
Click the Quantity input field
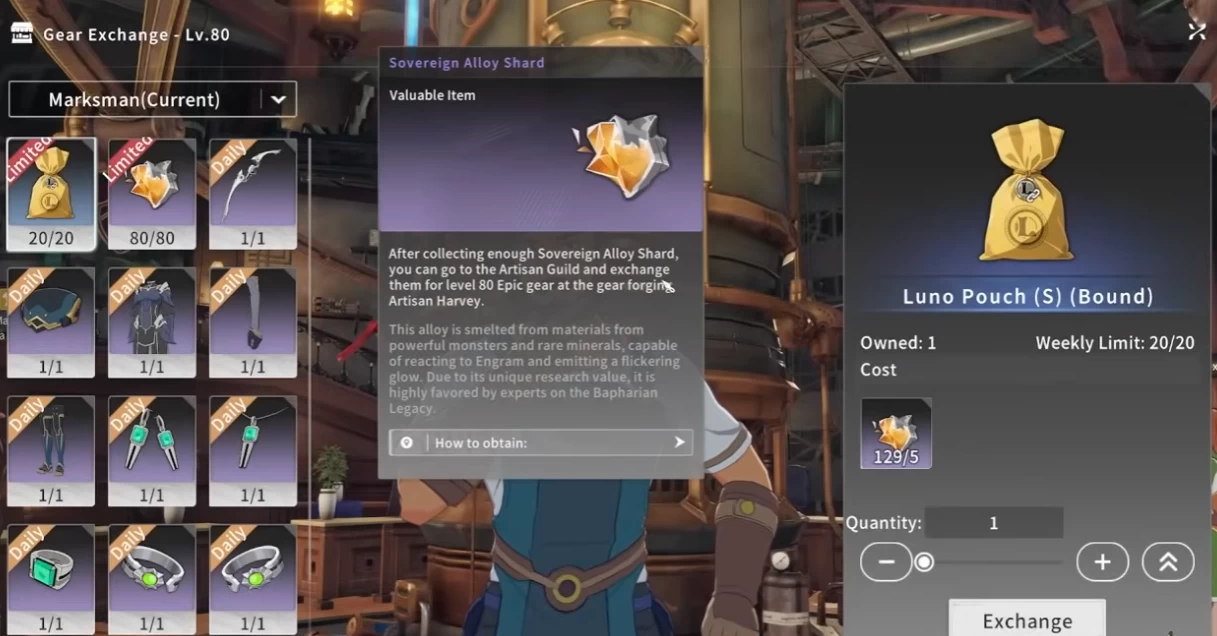coord(993,523)
